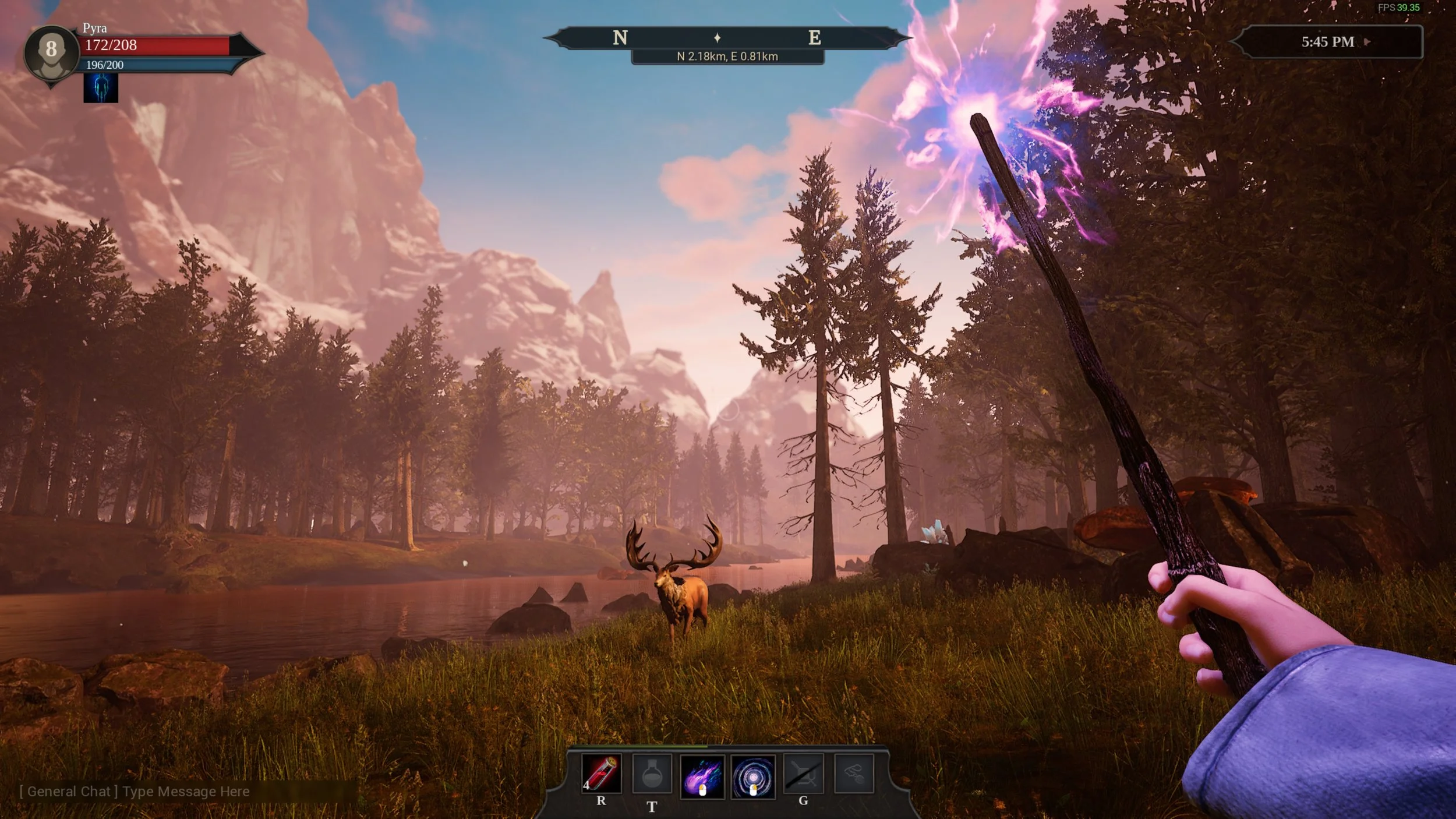Select the wand weapon slot
This screenshot has width=1456, height=819.
point(803,774)
